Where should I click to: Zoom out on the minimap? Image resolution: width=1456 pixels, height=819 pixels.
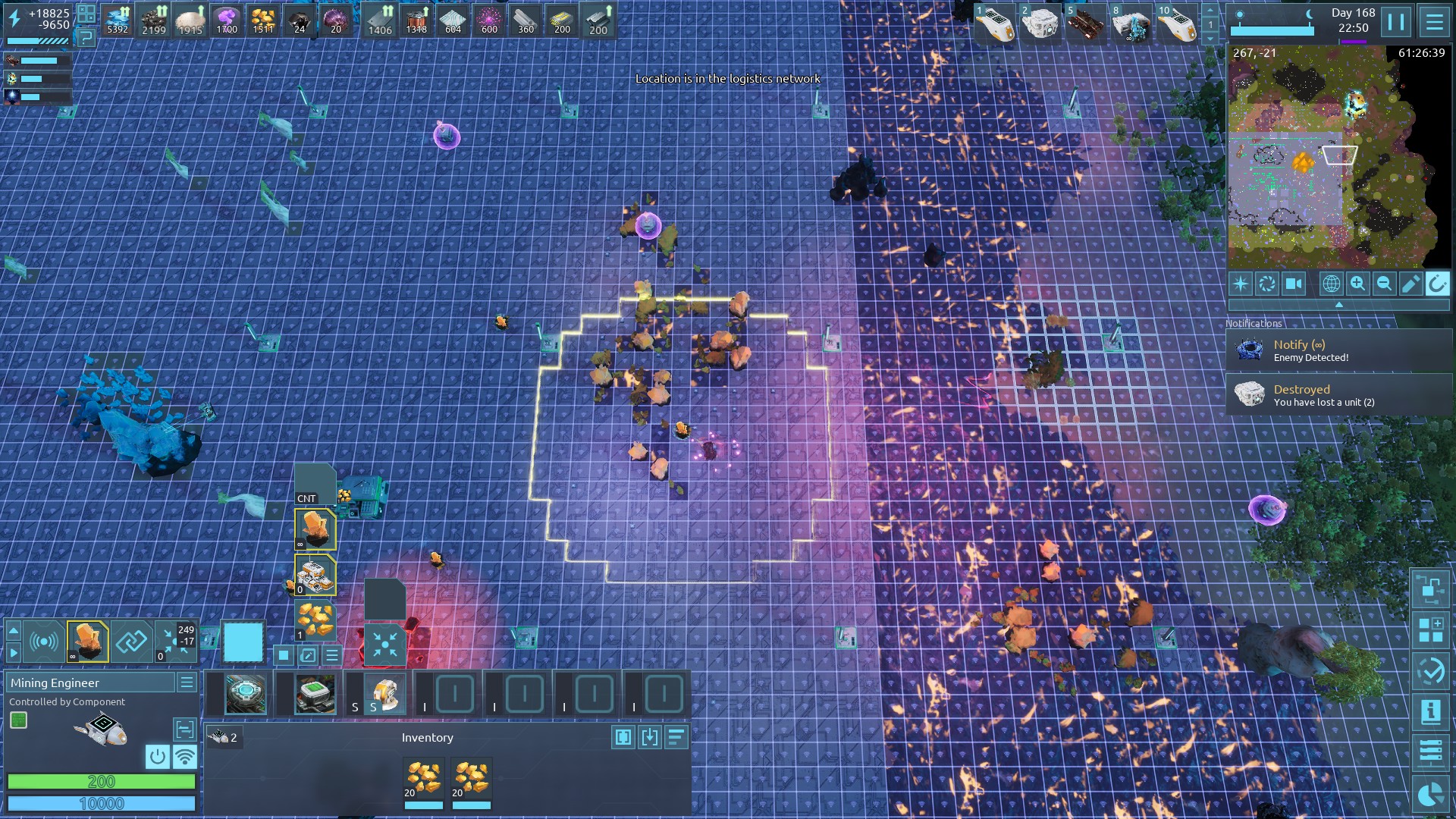(x=1384, y=284)
